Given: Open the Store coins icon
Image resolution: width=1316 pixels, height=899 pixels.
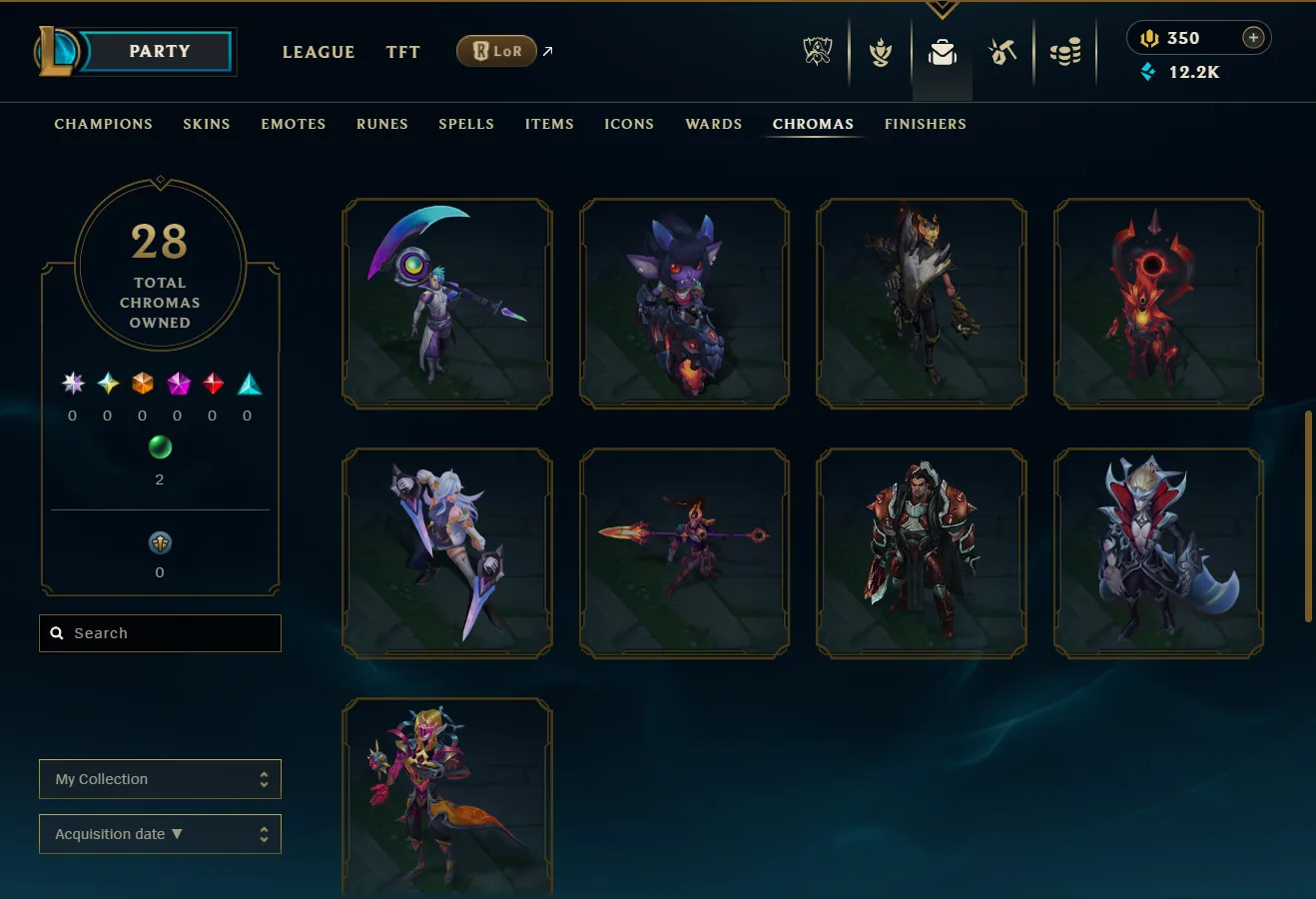Looking at the screenshot, I should pyautogui.click(x=1065, y=51).
